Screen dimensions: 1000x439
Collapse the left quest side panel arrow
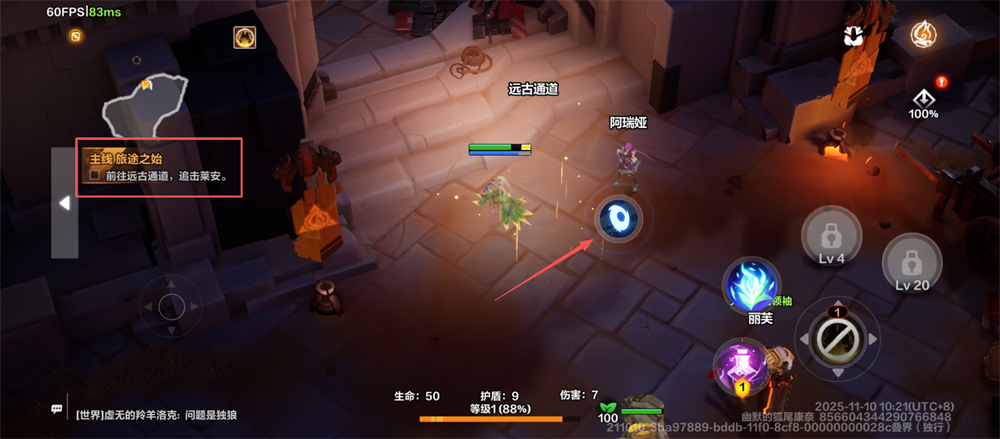[64, 203]
